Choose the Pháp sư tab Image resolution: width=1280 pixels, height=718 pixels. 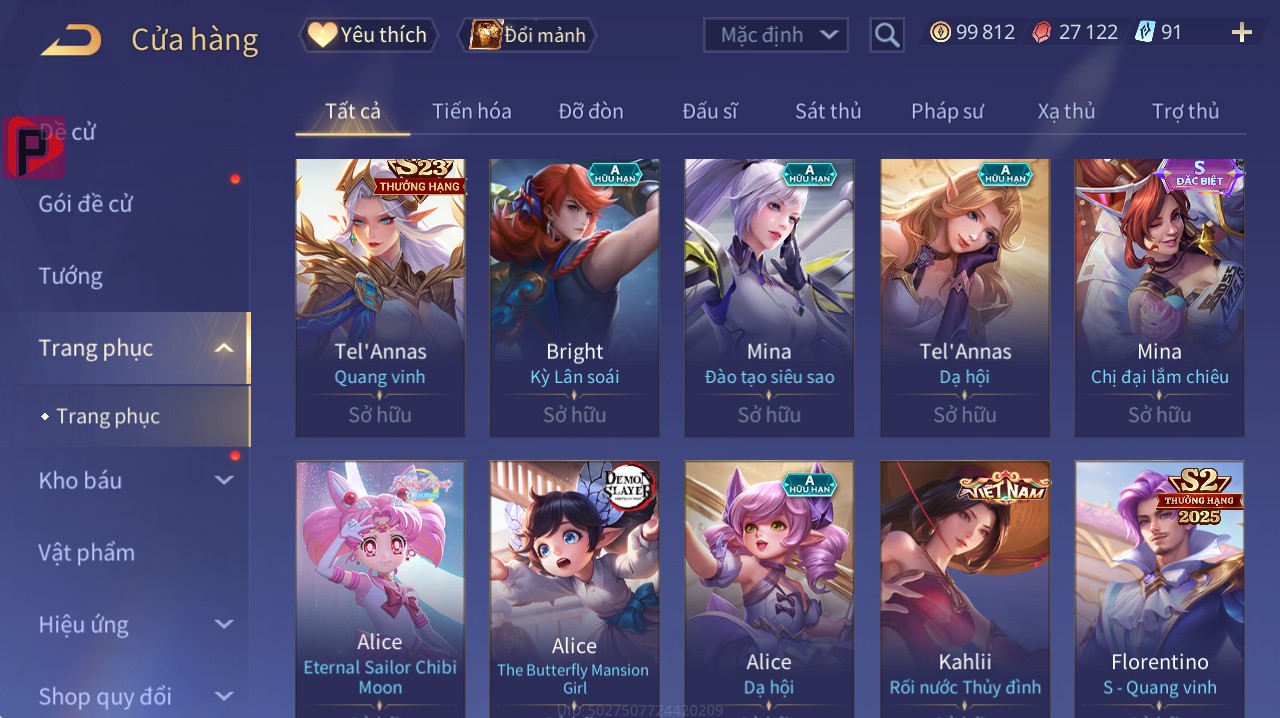pyautogui.click(x=947, y=111)
